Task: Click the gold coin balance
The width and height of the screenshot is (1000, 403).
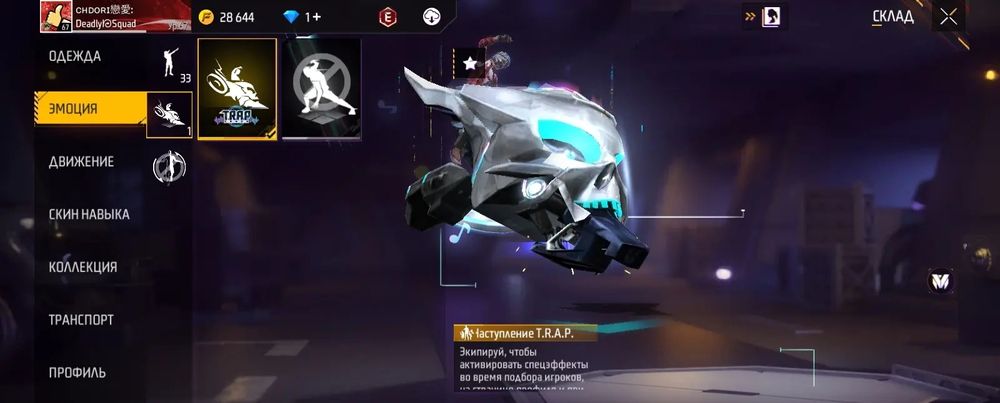Action: coord(227,17)
